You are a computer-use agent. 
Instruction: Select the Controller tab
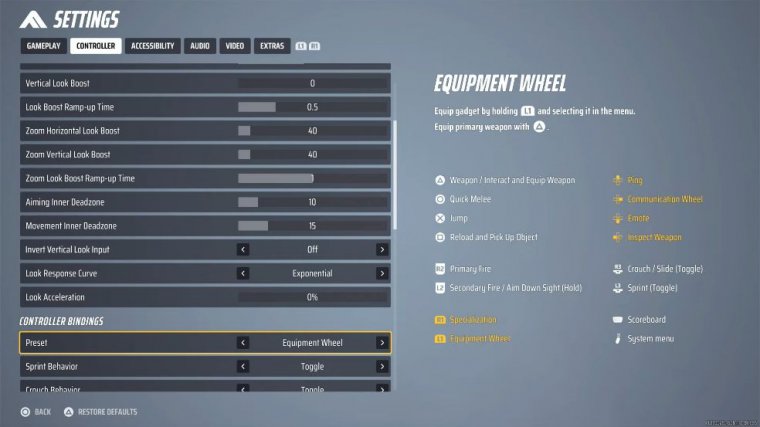point(96,46)
